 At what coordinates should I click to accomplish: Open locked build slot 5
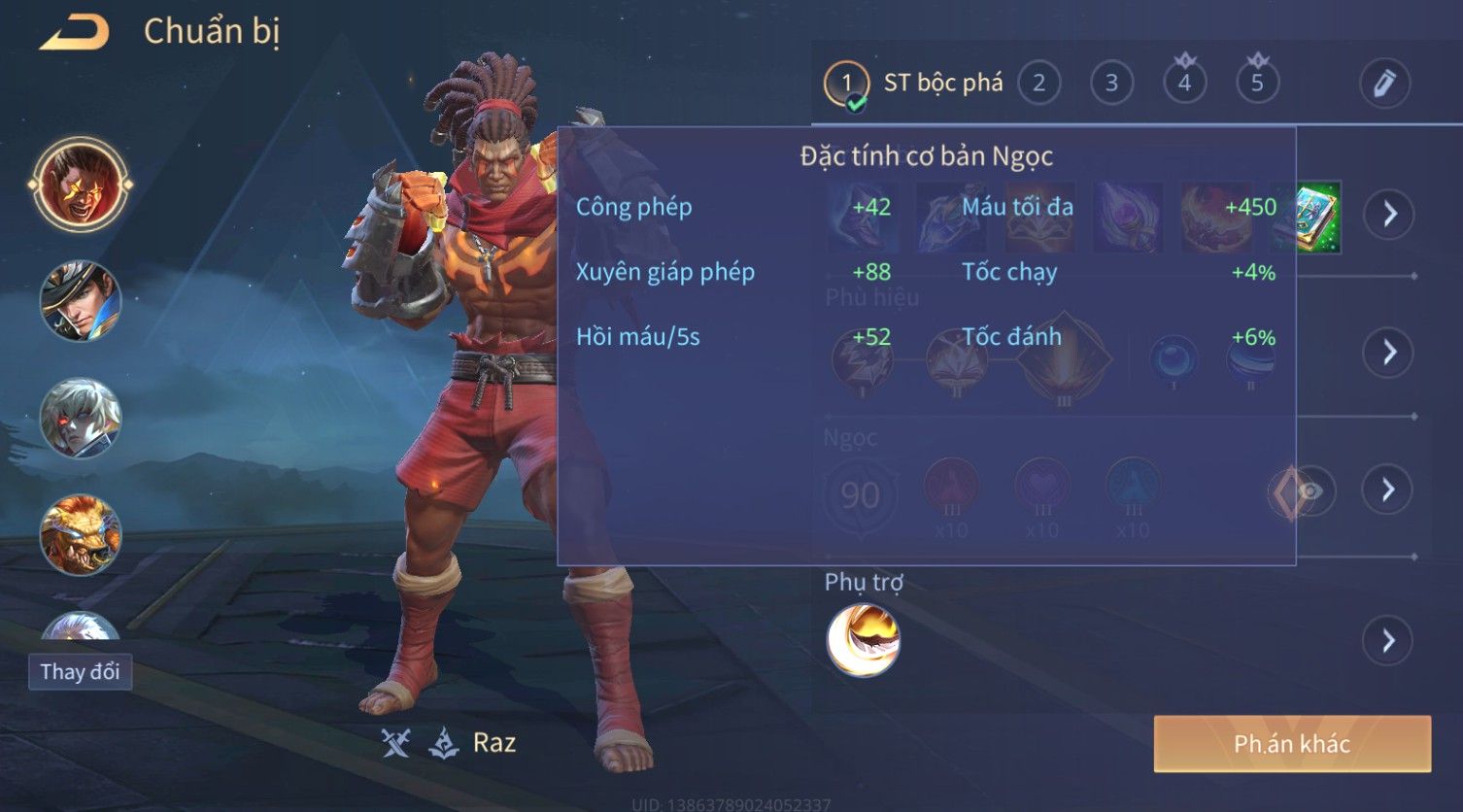(1257, 84)
